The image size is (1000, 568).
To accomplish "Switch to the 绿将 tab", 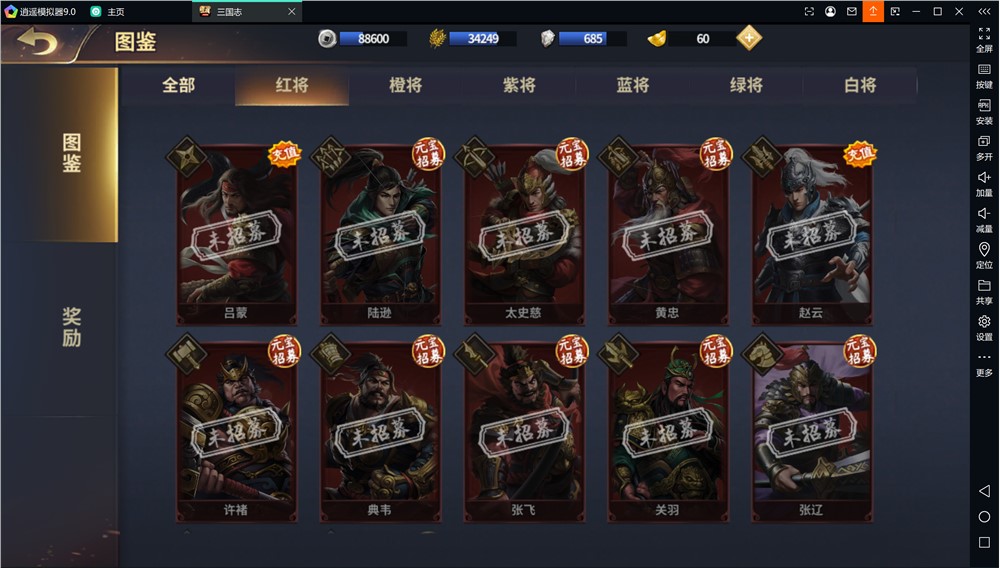I will point(746,86).
